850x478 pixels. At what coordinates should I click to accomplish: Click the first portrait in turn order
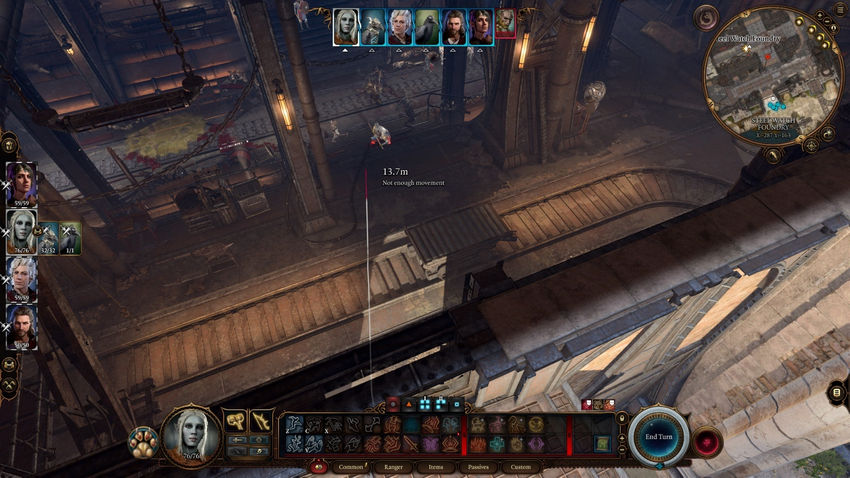pos(346,27)
